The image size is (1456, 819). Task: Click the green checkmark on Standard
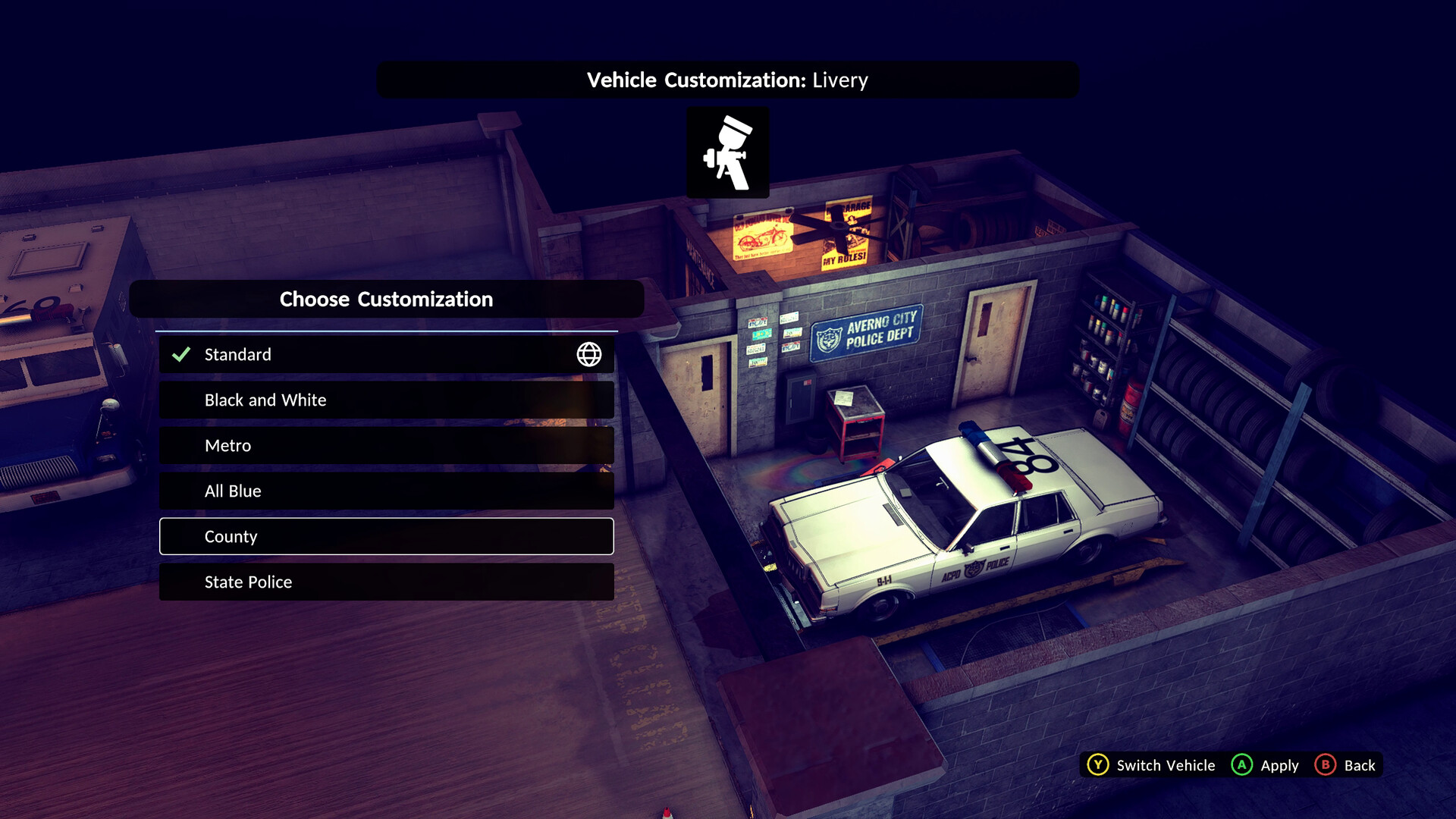pos(180,353)
